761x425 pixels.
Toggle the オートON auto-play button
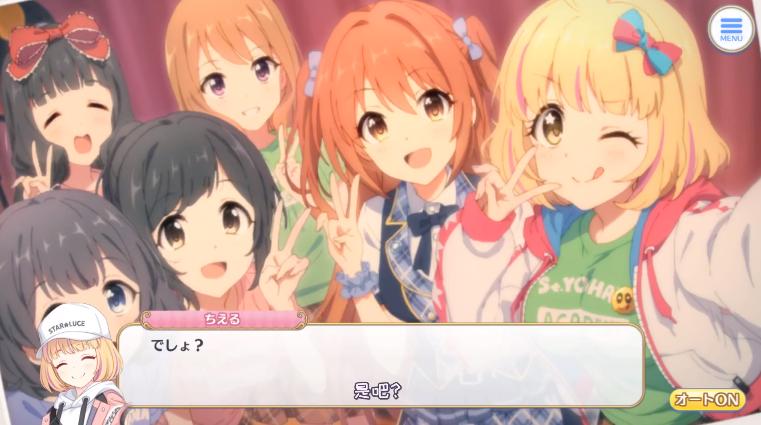[707, 399]
